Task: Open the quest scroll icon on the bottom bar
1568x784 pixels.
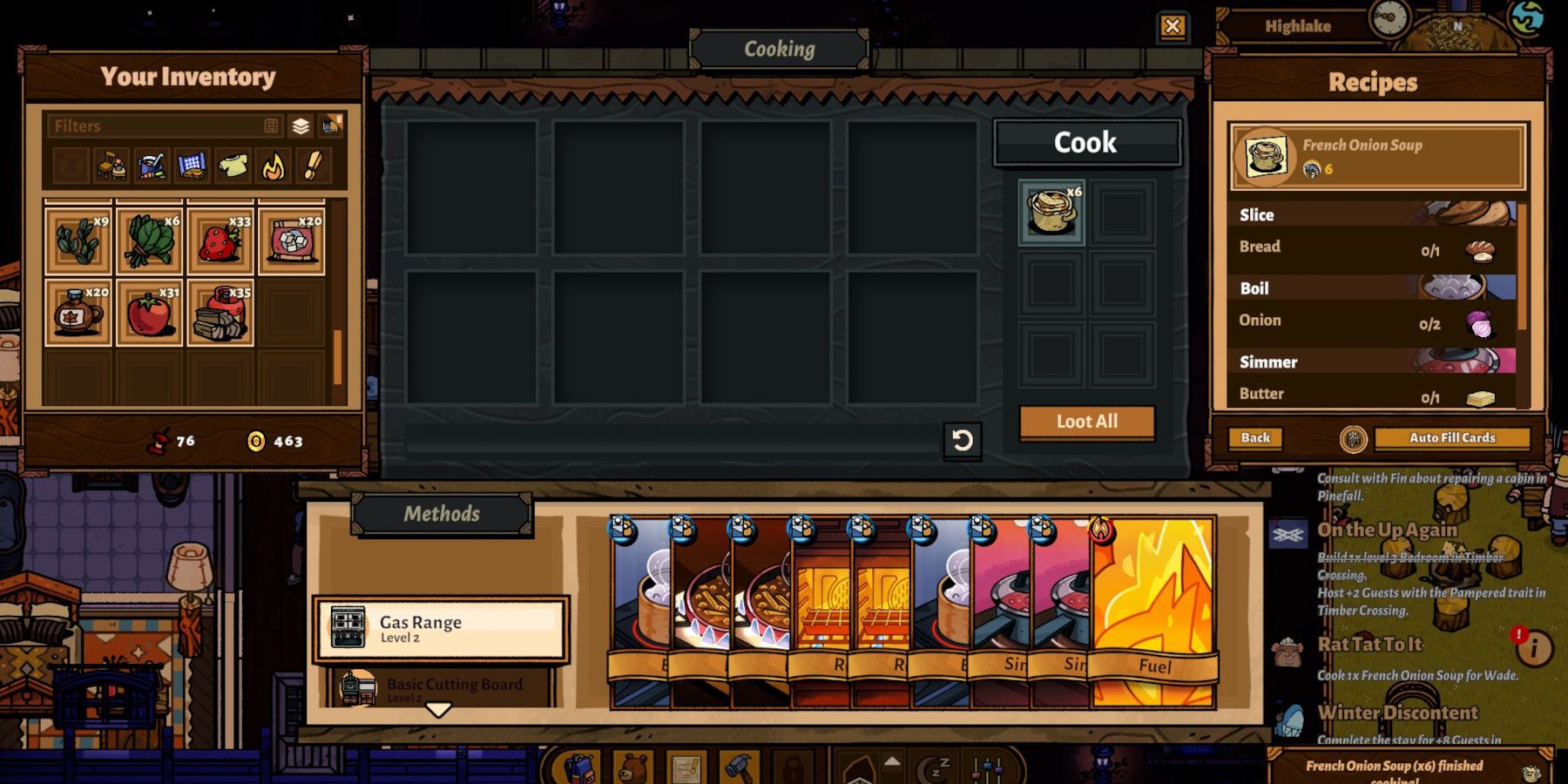Action: (688, 767)
